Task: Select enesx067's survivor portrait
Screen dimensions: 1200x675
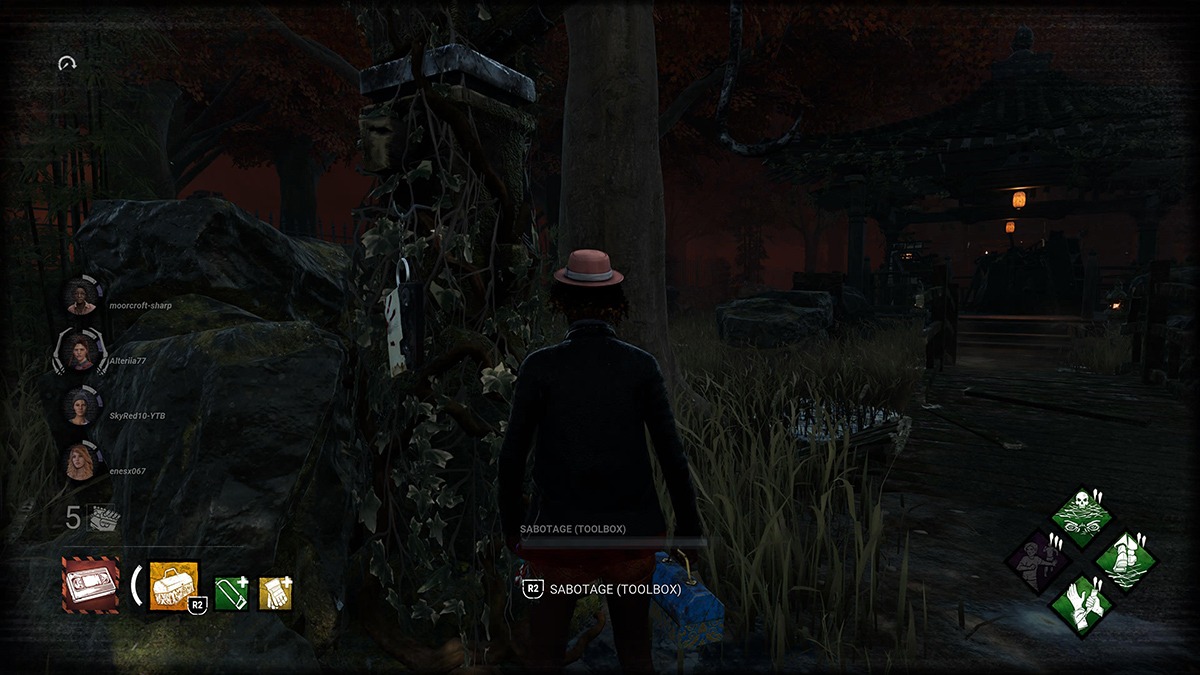Action: tap(80, 461)
